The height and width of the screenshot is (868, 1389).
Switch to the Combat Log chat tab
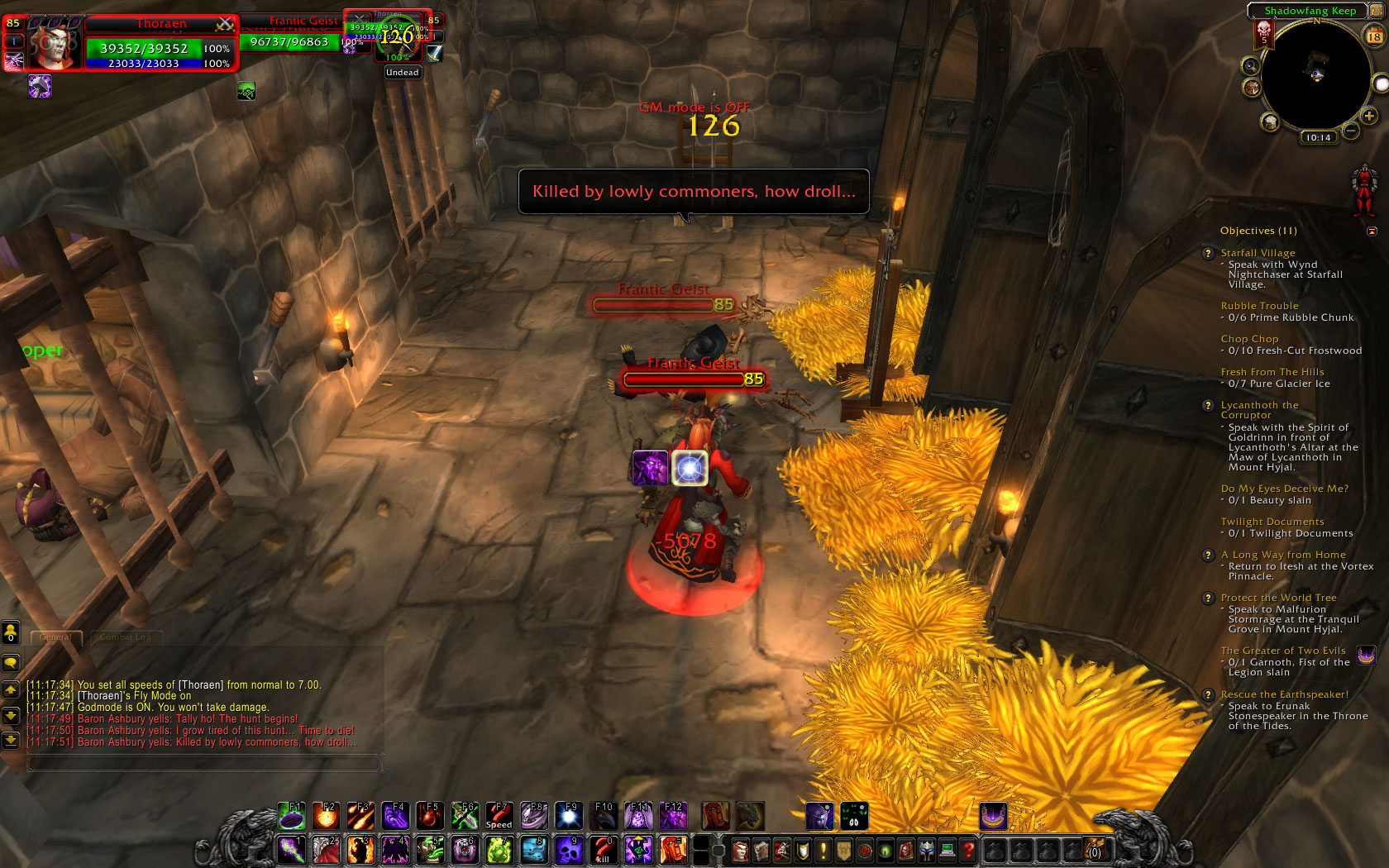point(126,637)
